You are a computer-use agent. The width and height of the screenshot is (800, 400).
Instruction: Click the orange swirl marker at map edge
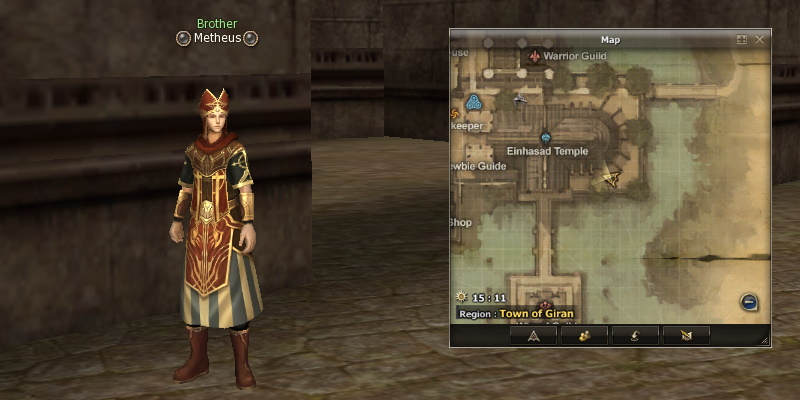coord(456,102)
